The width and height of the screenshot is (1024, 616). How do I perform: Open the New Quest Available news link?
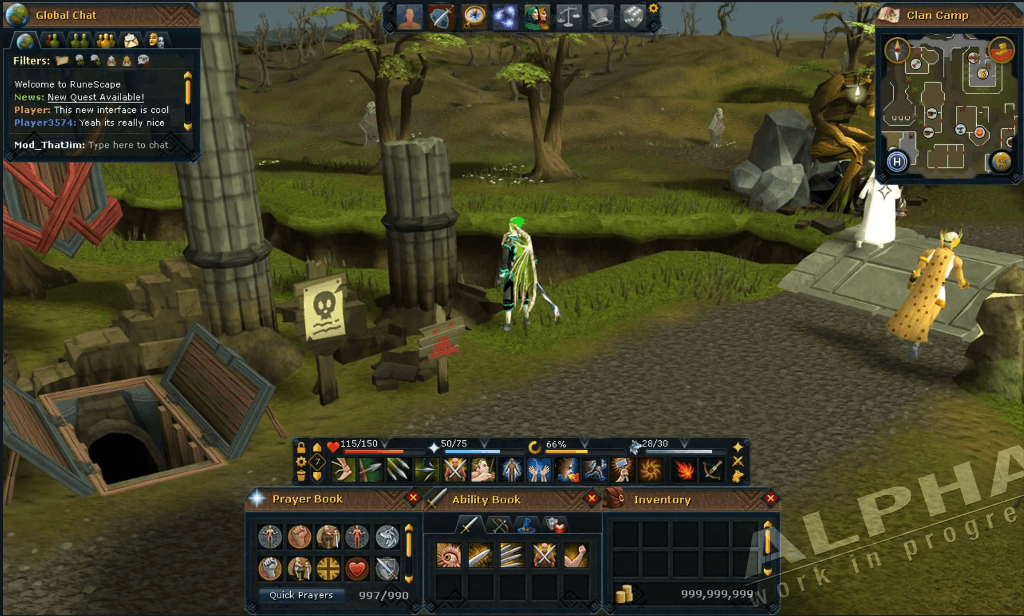(96, 97)
